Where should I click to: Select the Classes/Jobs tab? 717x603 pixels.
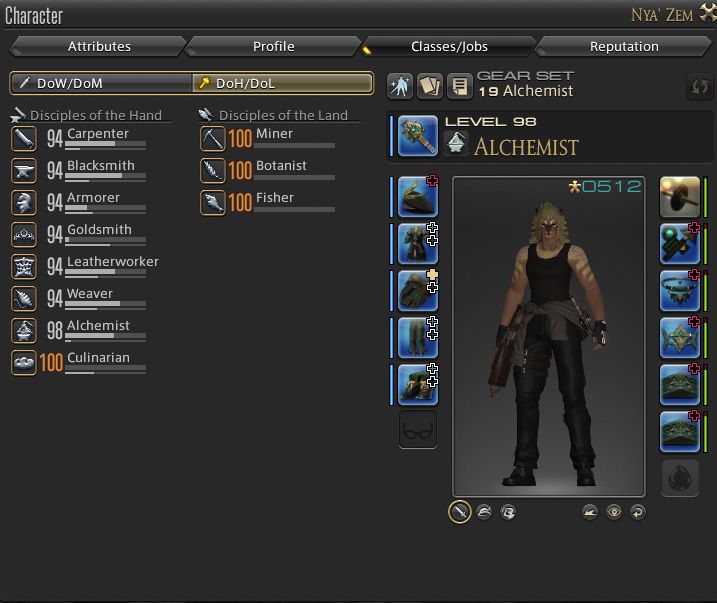coord(449,46)
